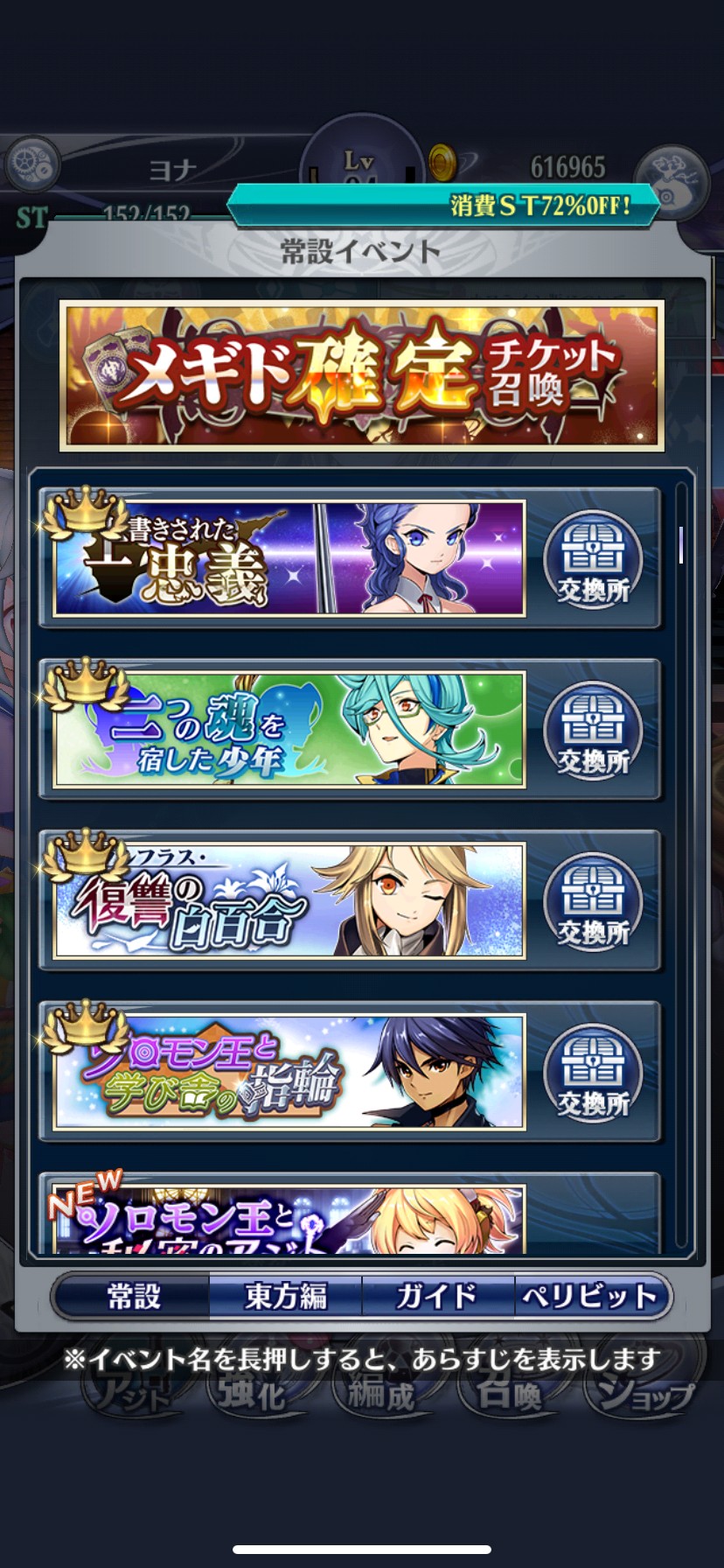
Task: Switch to the ペリビット tab
Action: tap(589, 1296)
